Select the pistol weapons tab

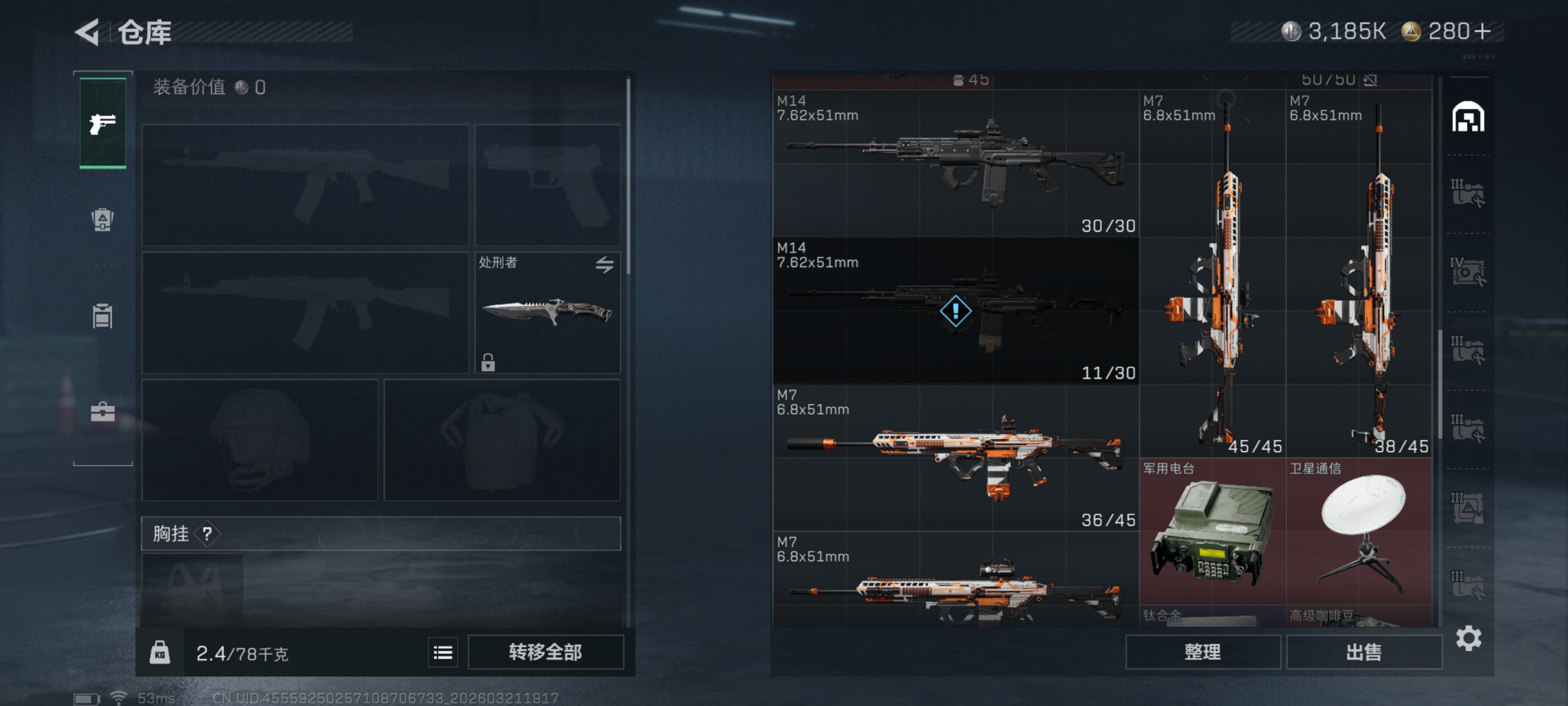tap(103, 124)
